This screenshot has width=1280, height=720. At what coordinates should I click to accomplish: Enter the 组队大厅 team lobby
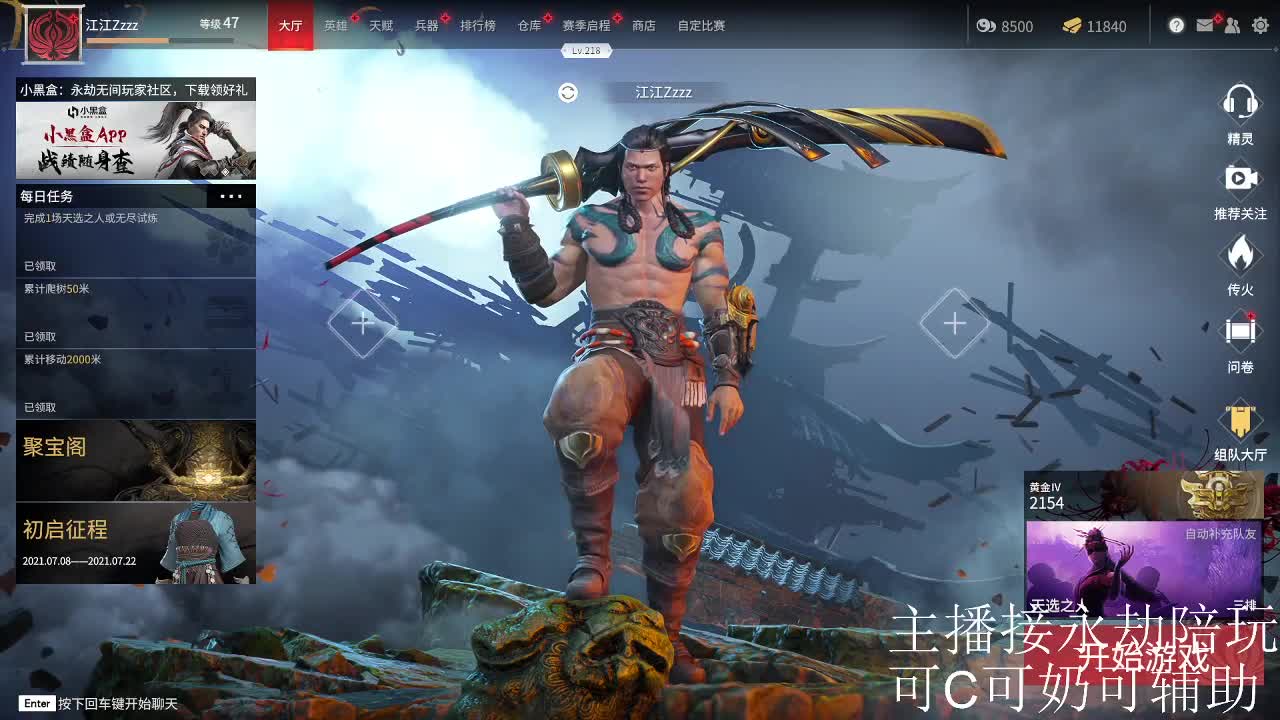(x=1240, y=420)
